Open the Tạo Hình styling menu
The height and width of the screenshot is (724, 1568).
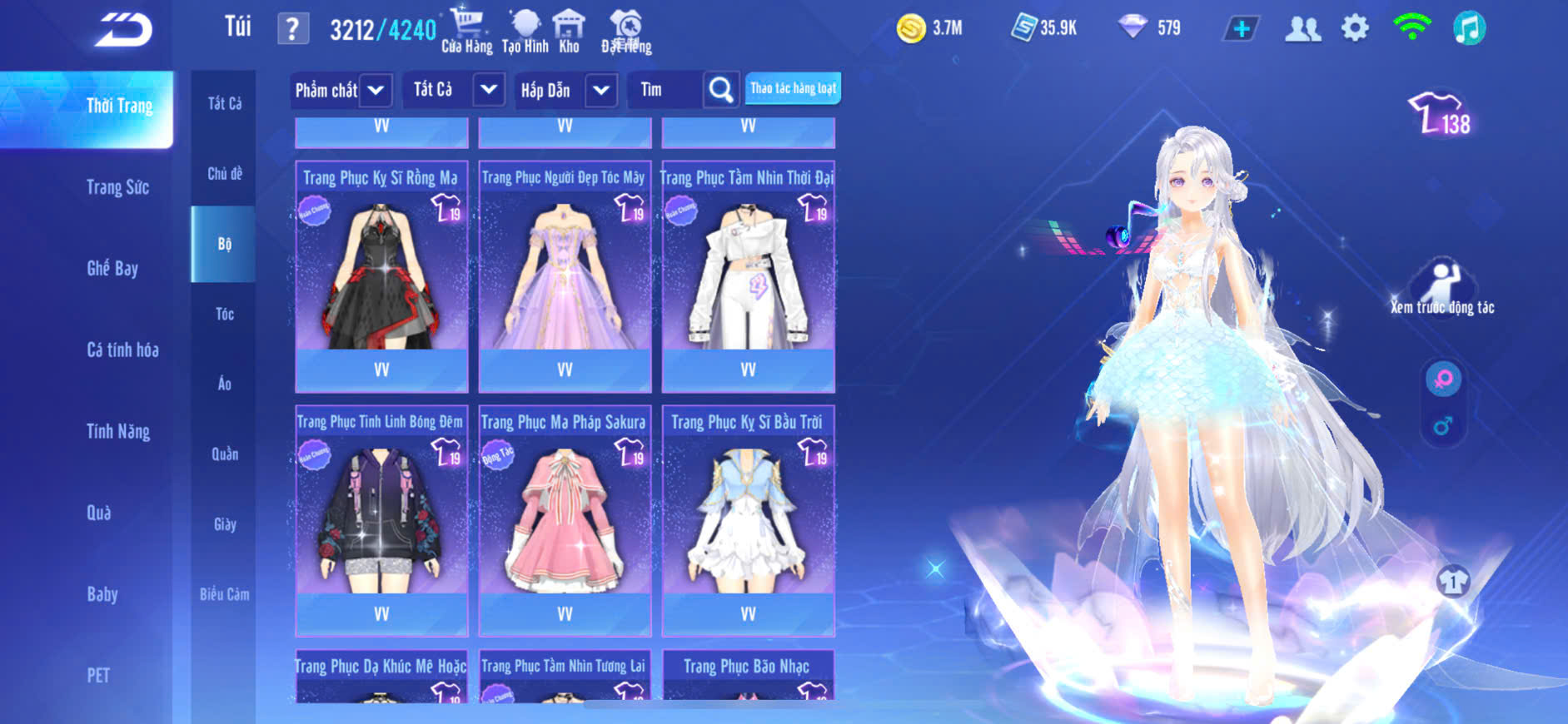click(525, 31)
